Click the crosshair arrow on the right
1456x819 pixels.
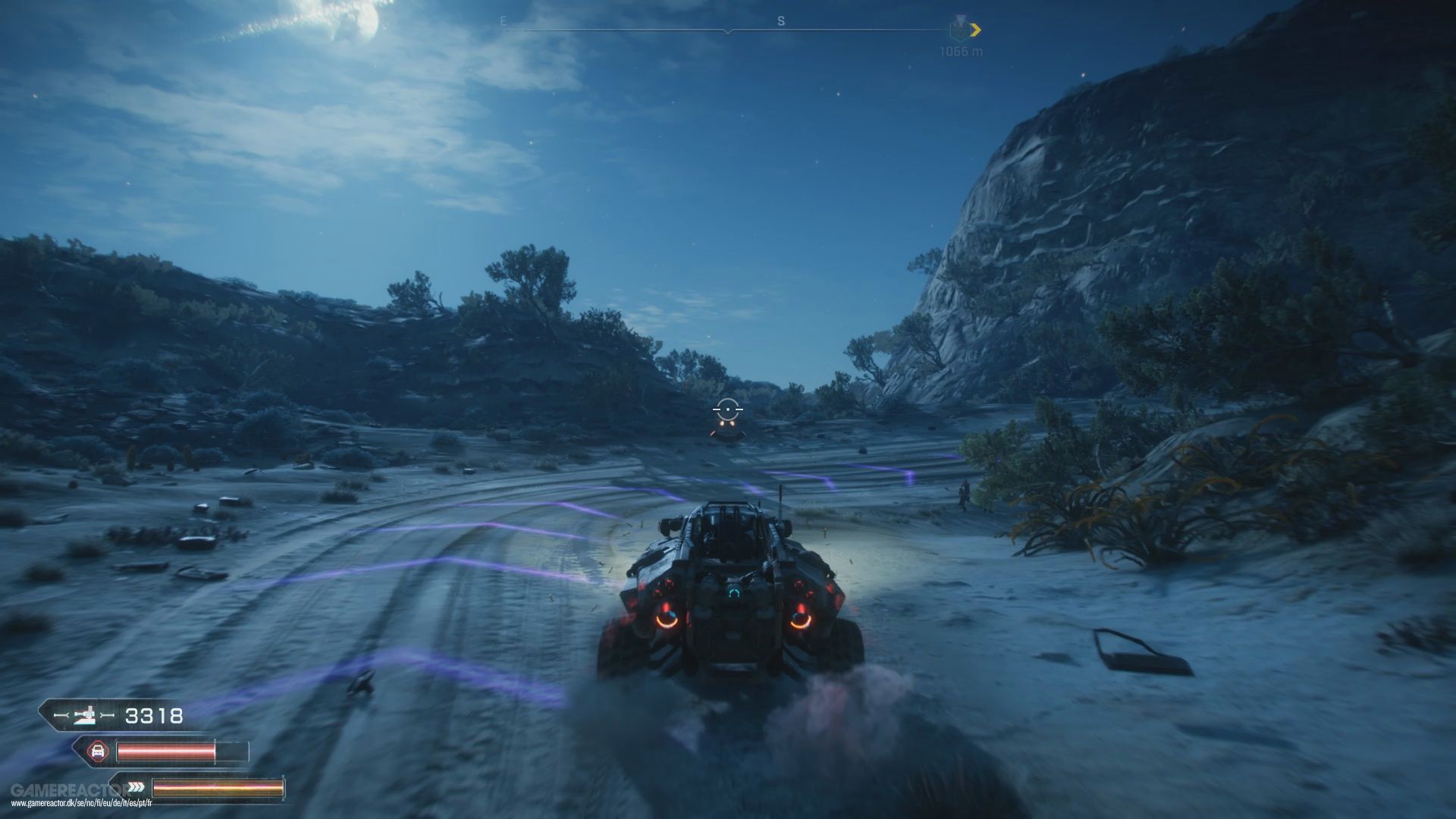[x=108, y=714]
